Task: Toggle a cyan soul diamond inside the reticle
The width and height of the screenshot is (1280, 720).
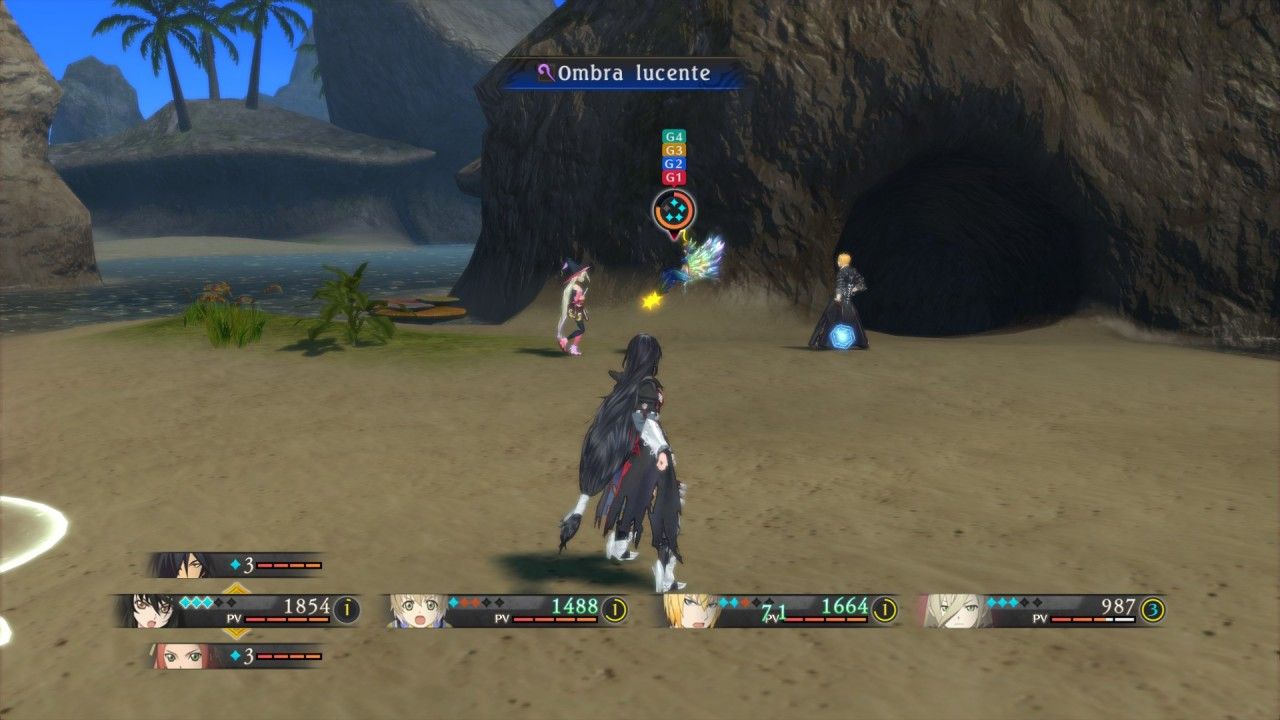Action: pyautogui.click(x=674, y=203)
